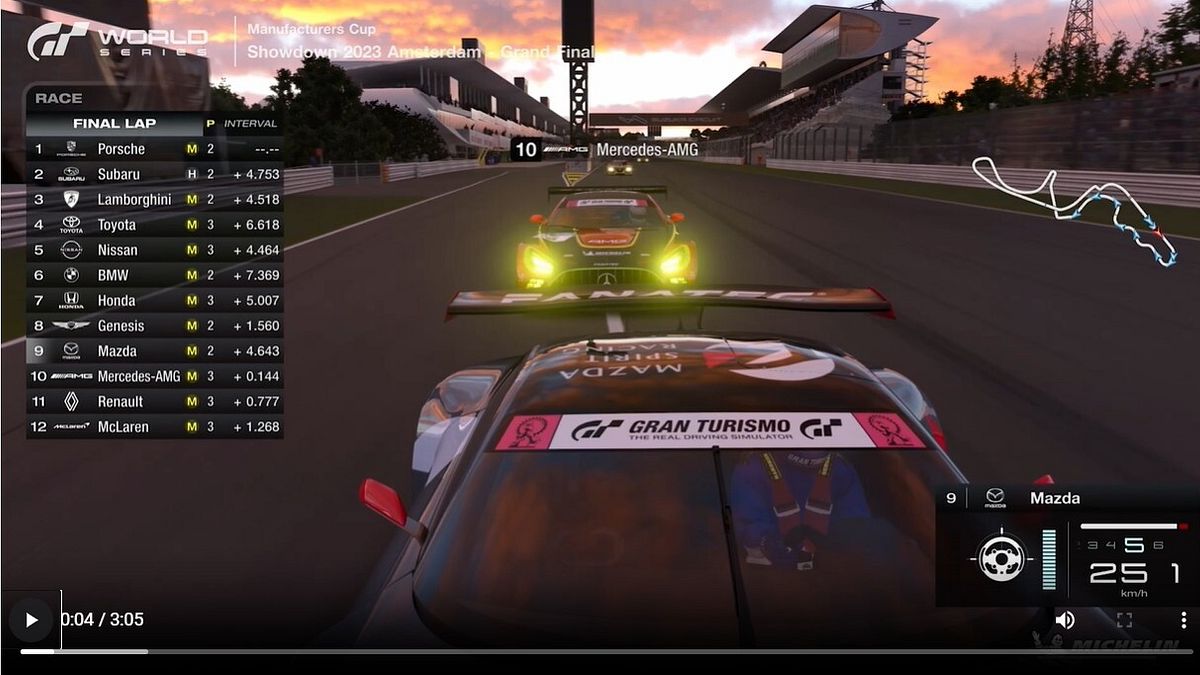Screen dimensions: 1200x675
Task: Click the Toyota standings row
Action: (155, 225)
